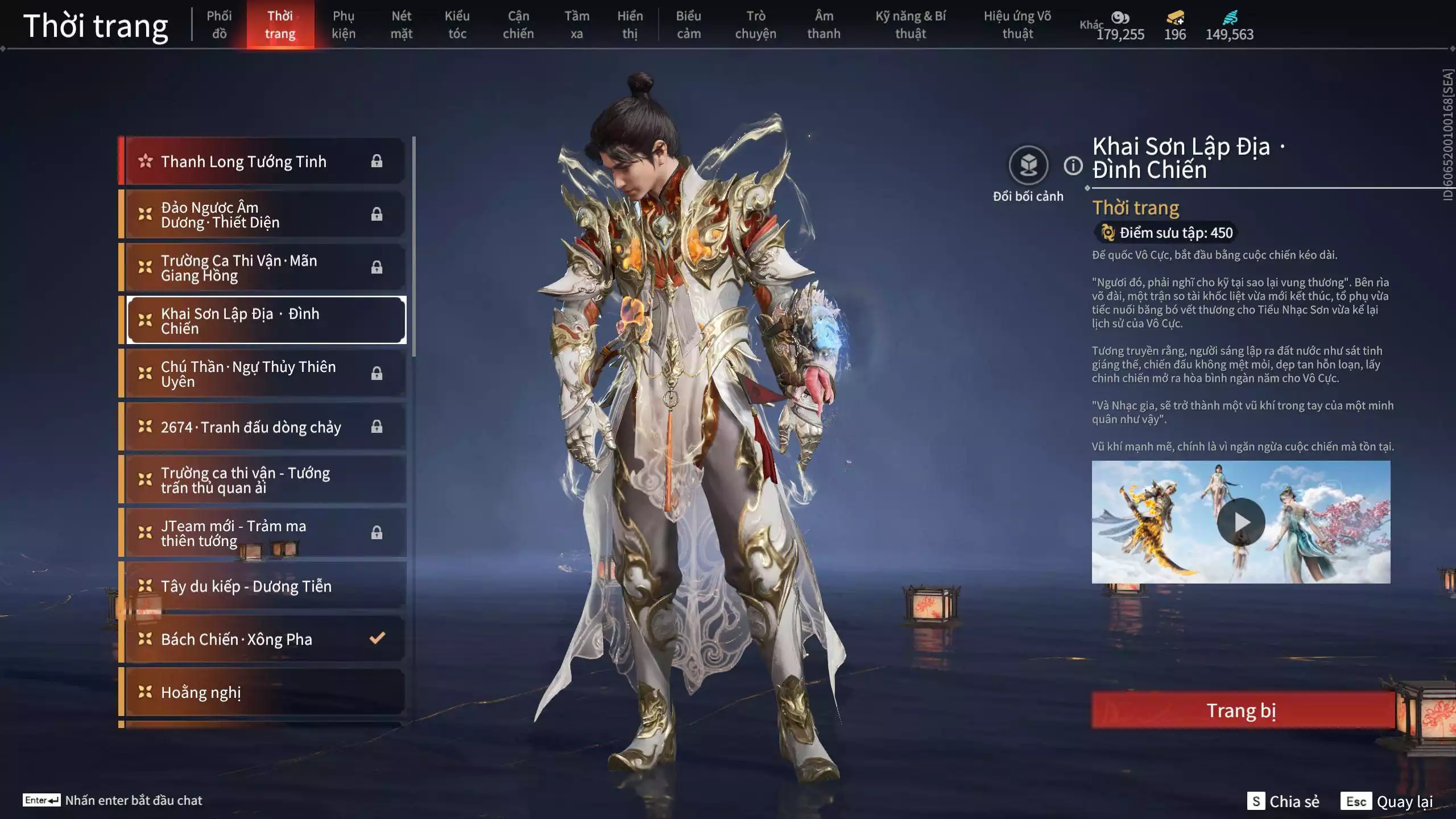Open the Cận chiến tab

518,24
